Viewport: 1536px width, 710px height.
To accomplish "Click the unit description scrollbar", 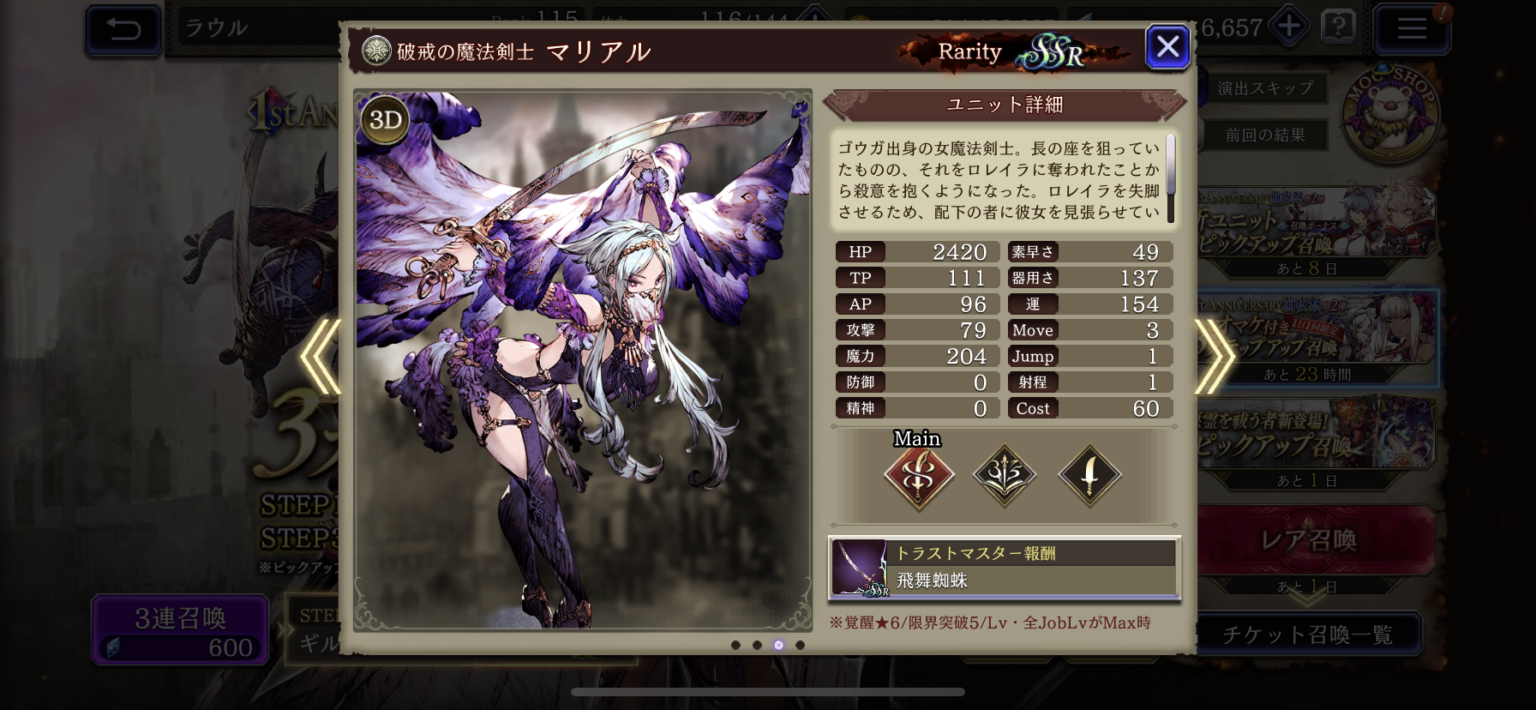I will [1170, 165].
